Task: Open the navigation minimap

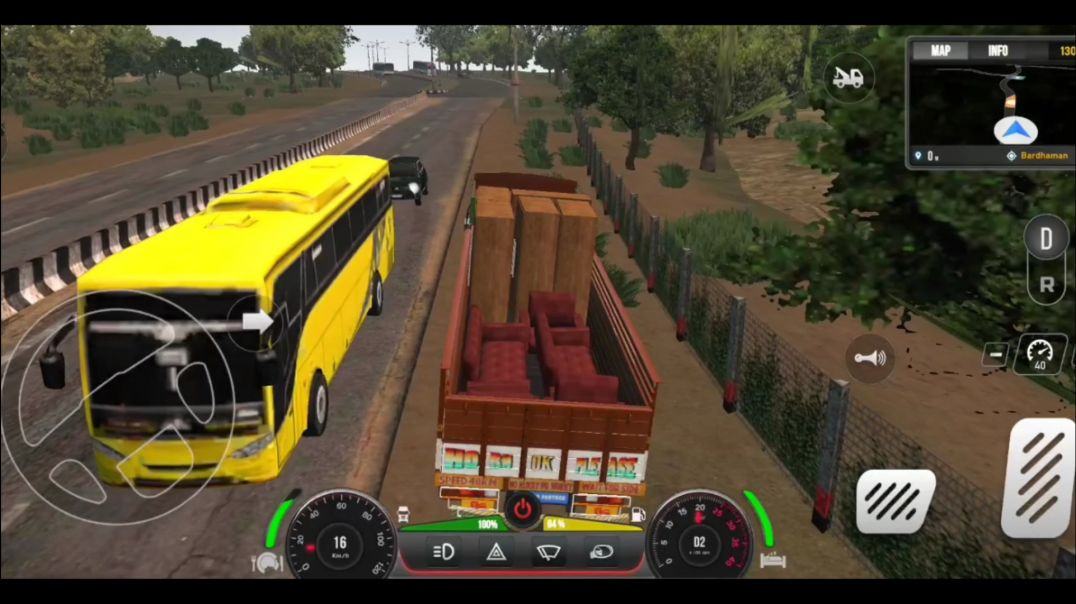Action: (990, 112)
